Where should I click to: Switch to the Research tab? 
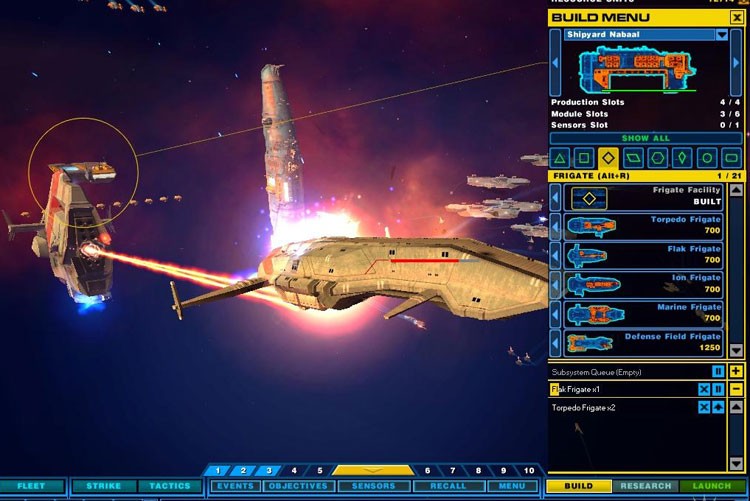(x=645, y=486)
